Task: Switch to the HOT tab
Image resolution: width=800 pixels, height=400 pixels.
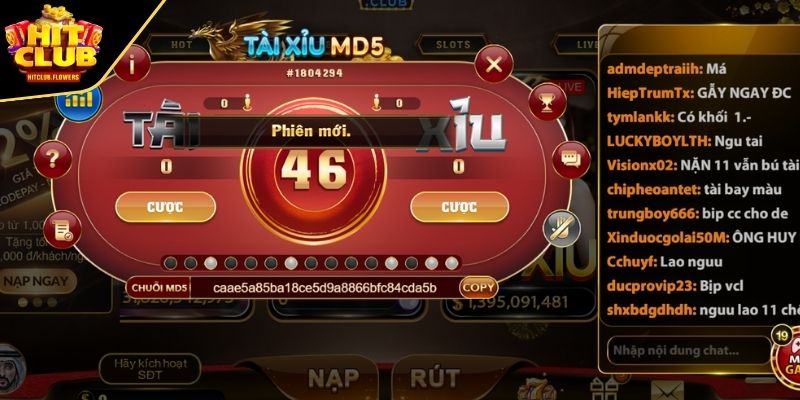Action: click(x=183, y=45)
